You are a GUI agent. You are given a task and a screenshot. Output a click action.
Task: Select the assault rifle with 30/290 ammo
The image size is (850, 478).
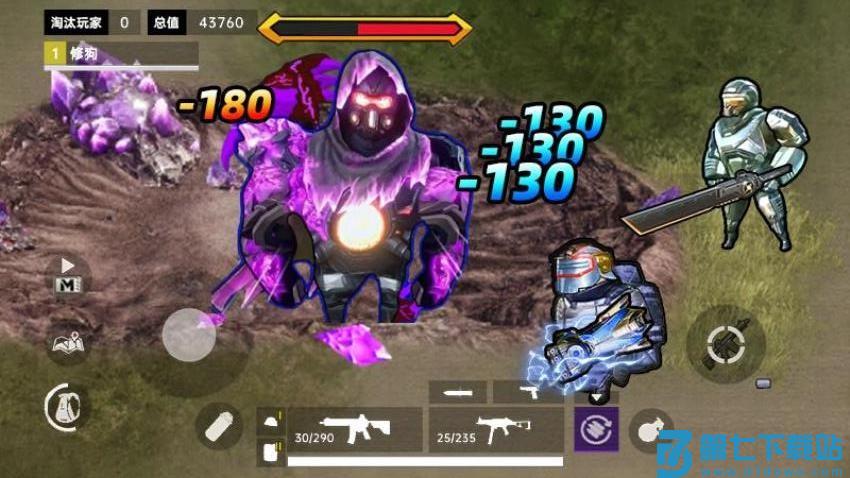(x=354, y=430)
